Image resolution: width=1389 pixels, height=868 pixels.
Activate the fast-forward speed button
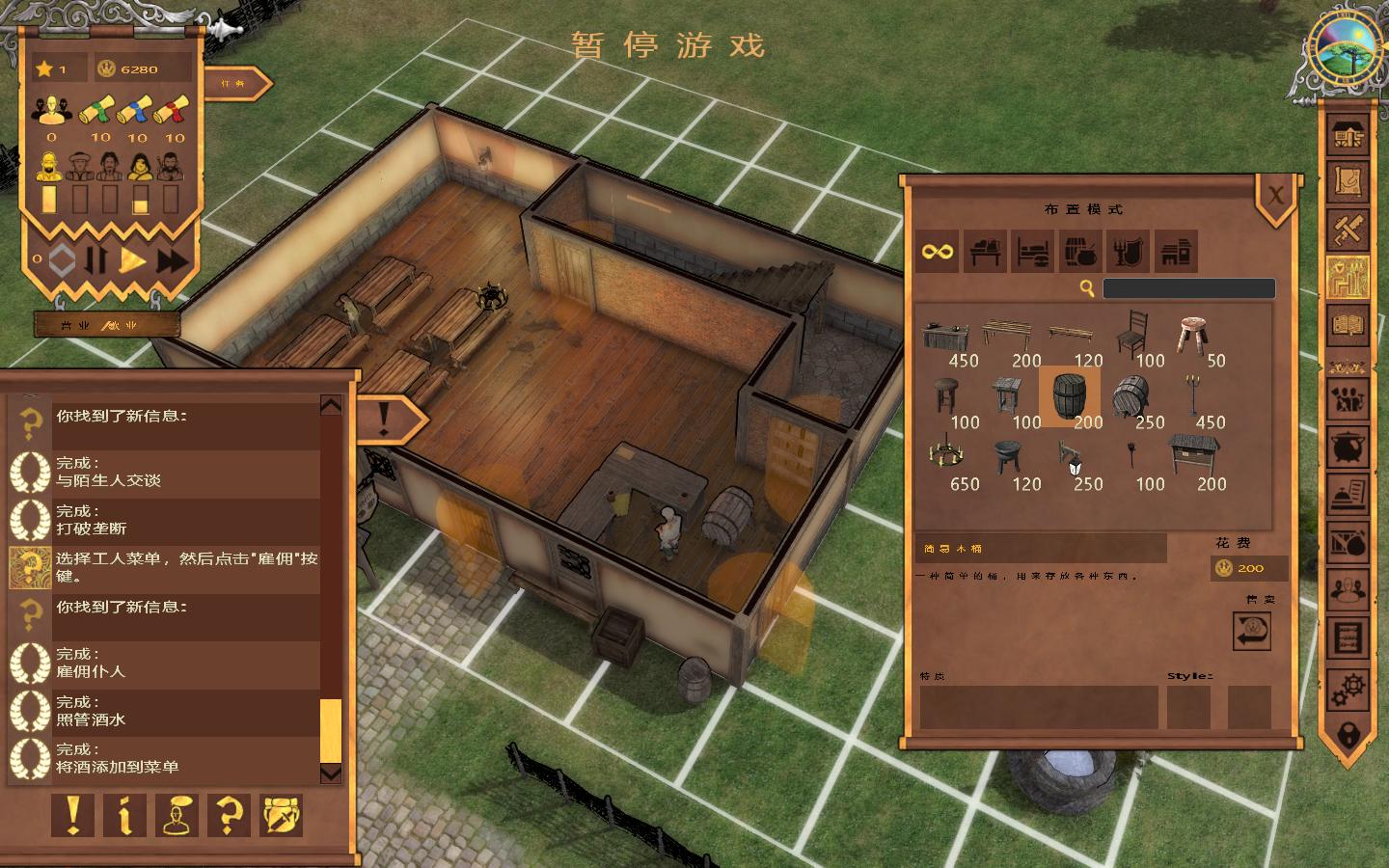172,259
